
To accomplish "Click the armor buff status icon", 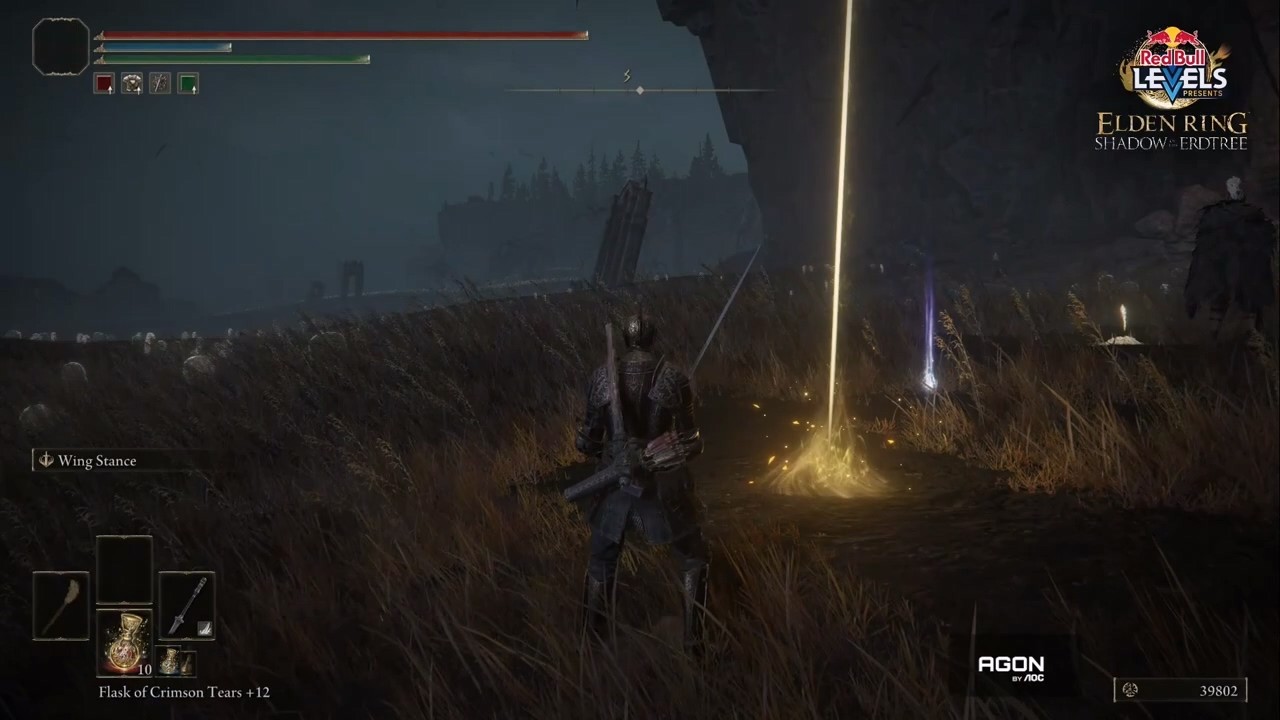I will (132, 84).
